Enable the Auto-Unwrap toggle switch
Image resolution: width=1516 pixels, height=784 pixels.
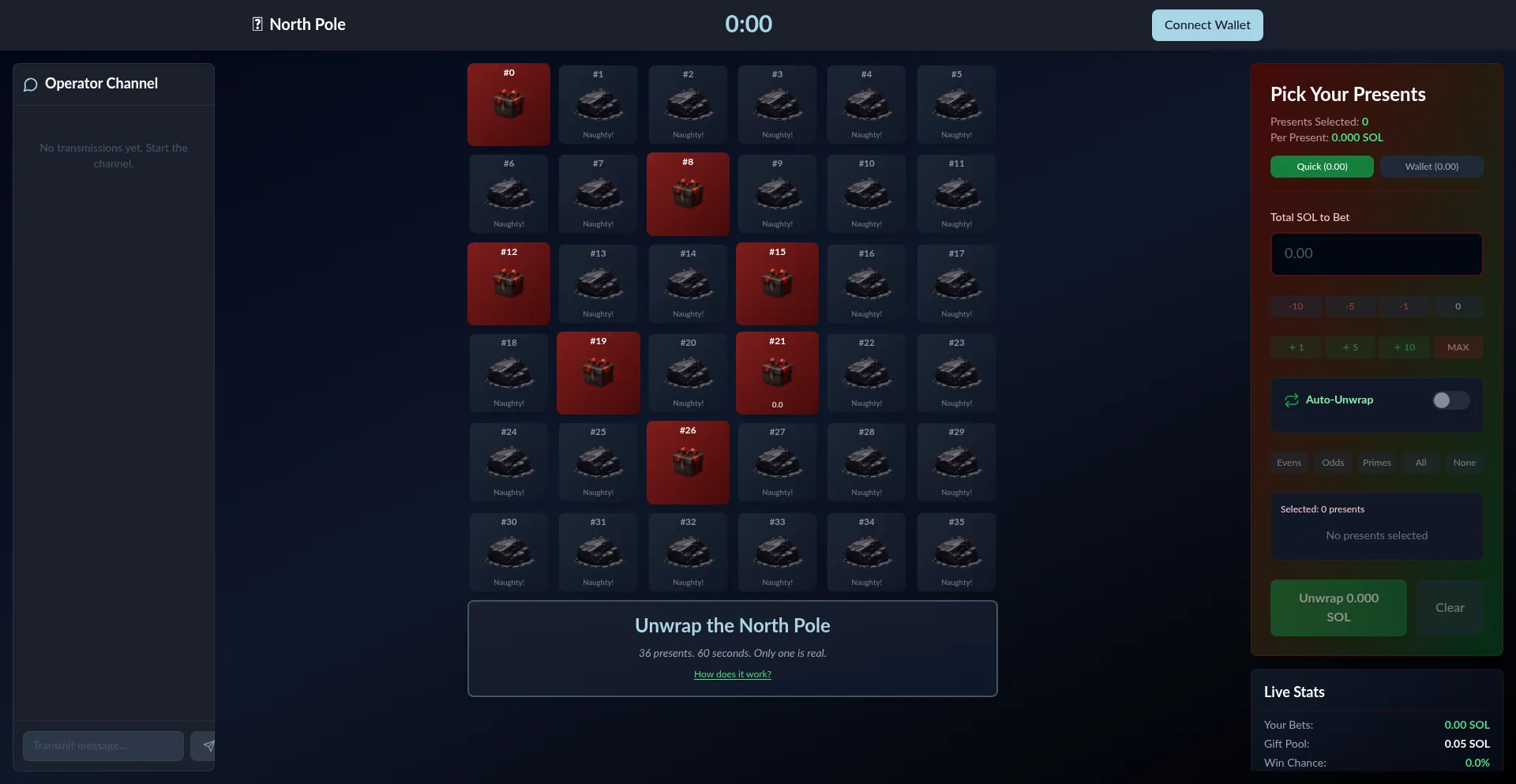[1450, 400]
